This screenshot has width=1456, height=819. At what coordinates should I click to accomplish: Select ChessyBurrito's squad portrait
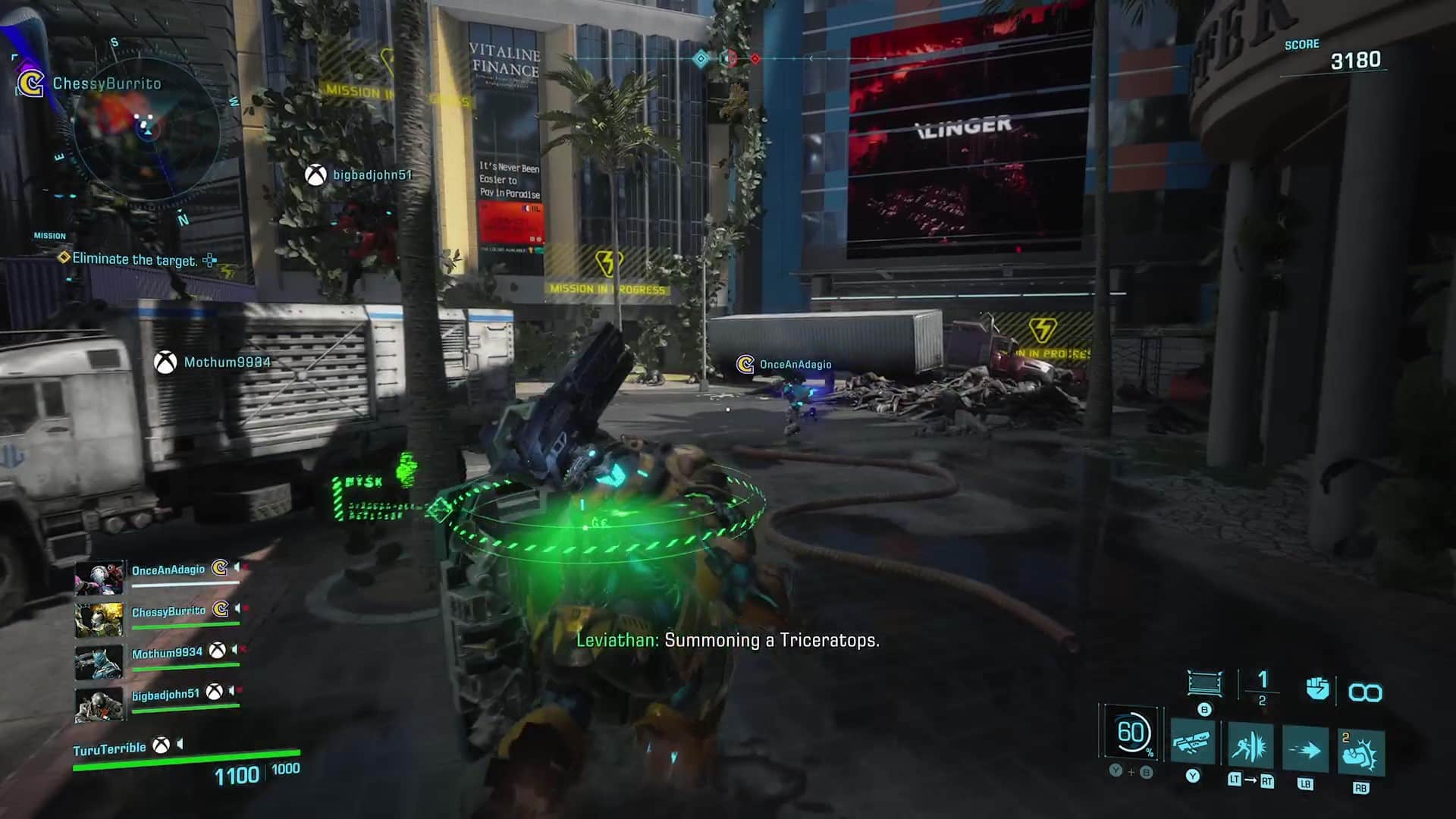99,620
